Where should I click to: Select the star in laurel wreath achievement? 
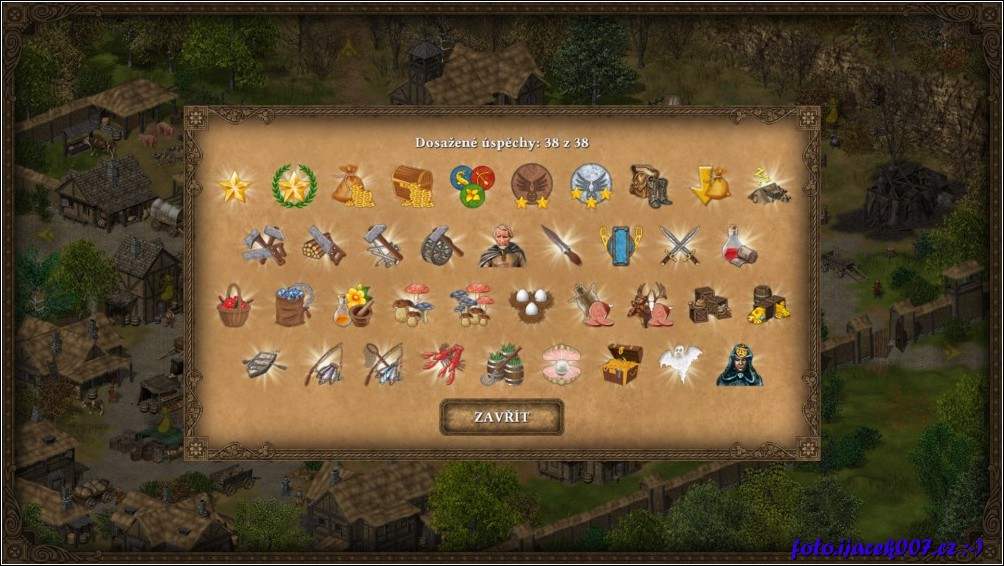click(x=294, y=185)
